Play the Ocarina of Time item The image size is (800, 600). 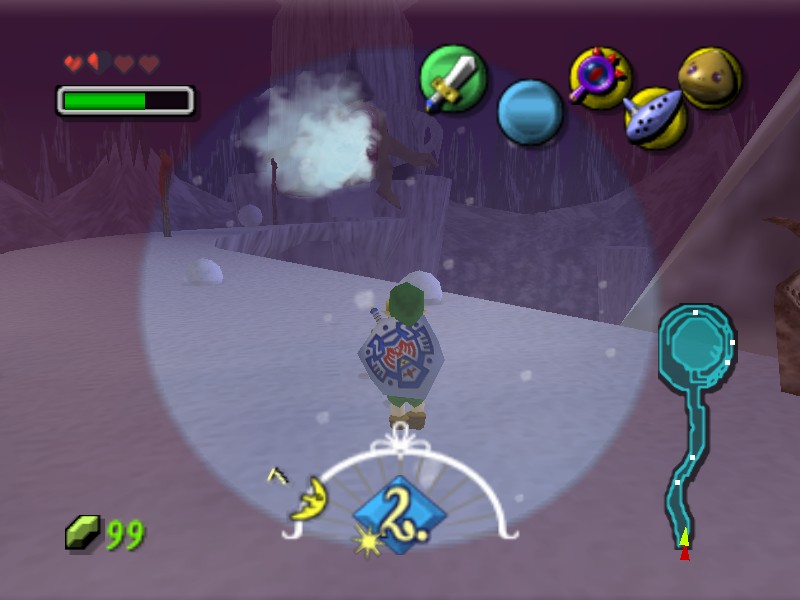[654, 116]
